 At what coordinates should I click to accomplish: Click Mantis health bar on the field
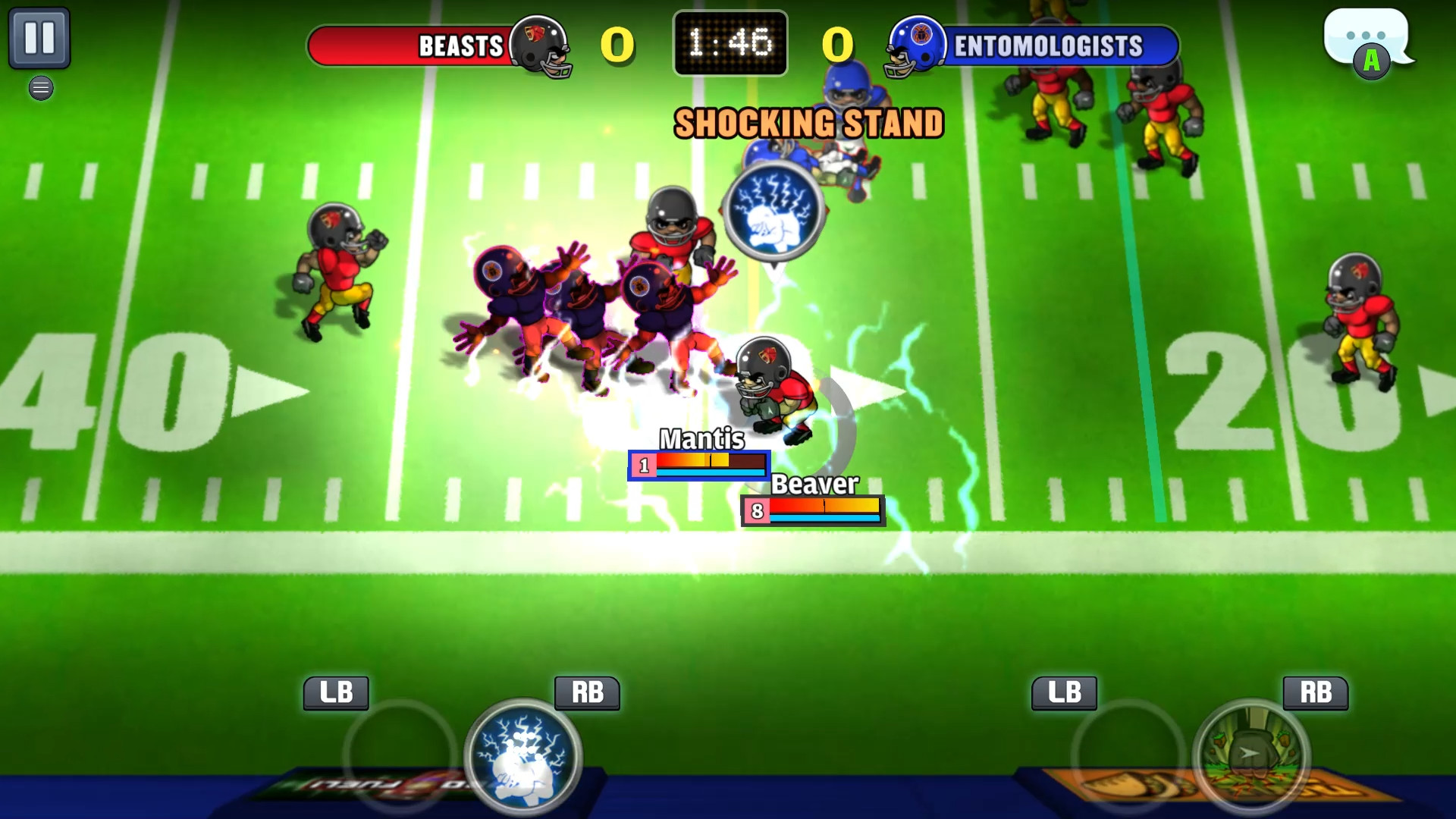click(x=699, y=464)
